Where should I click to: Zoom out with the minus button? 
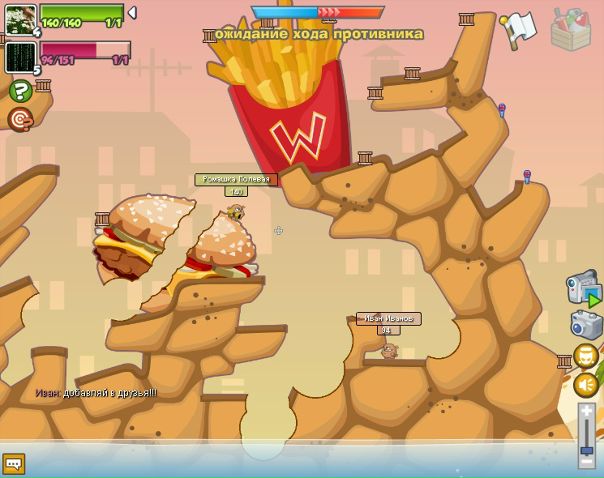(x=587, y=464)
